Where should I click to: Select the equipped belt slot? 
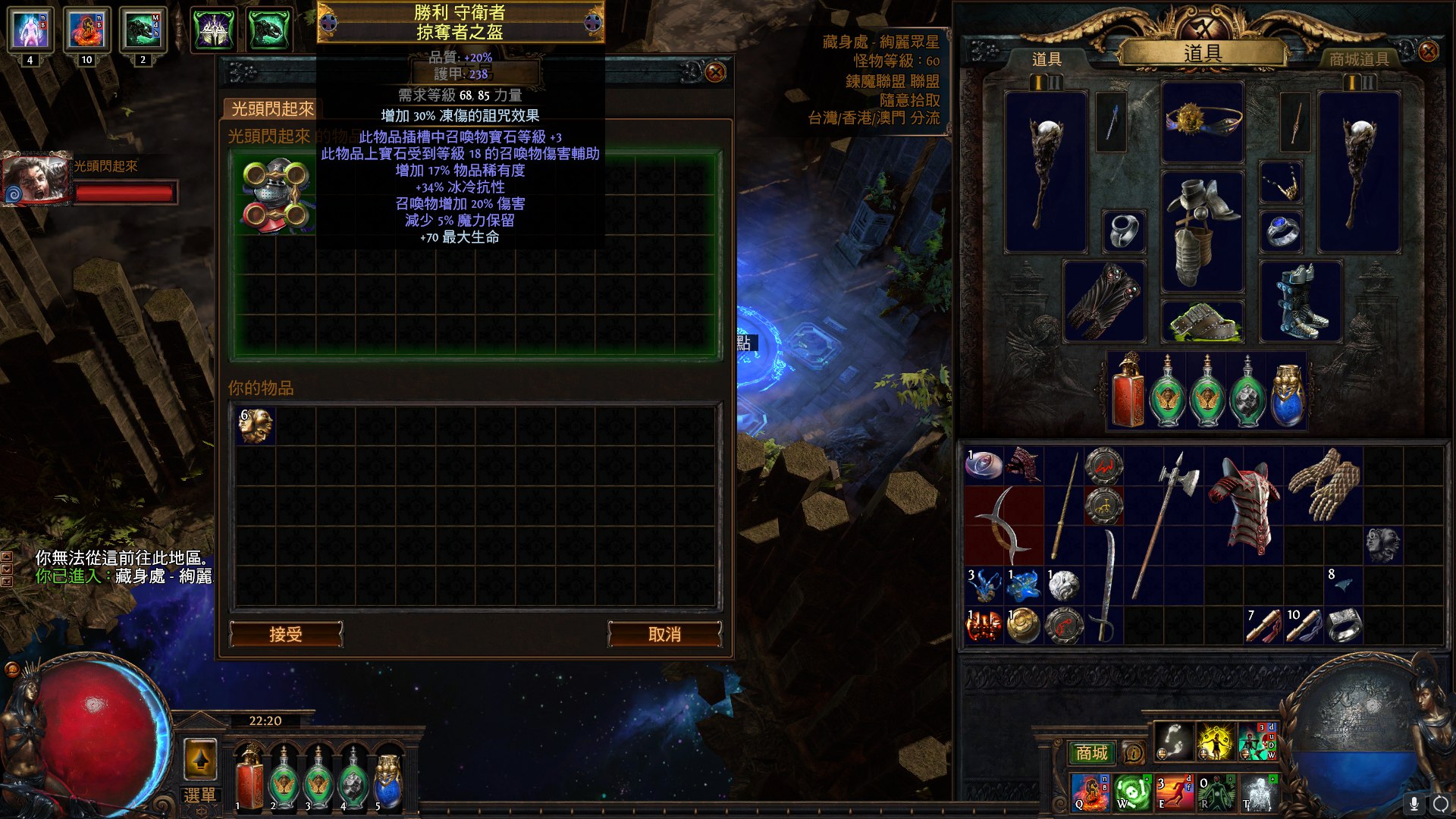1203,322
